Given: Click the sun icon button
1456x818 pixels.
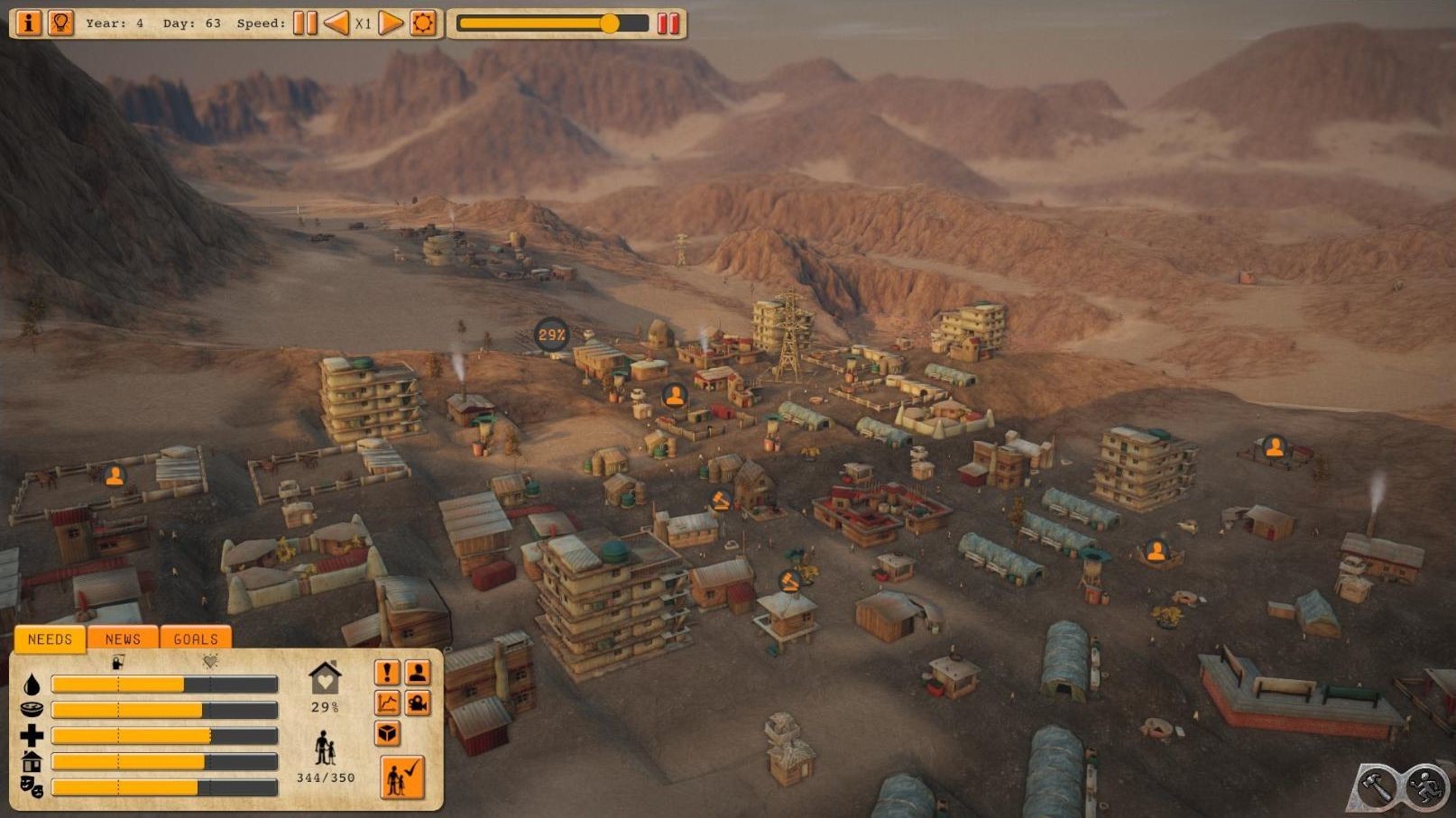Looking at the screenshot, I should (x=422, y=23).
